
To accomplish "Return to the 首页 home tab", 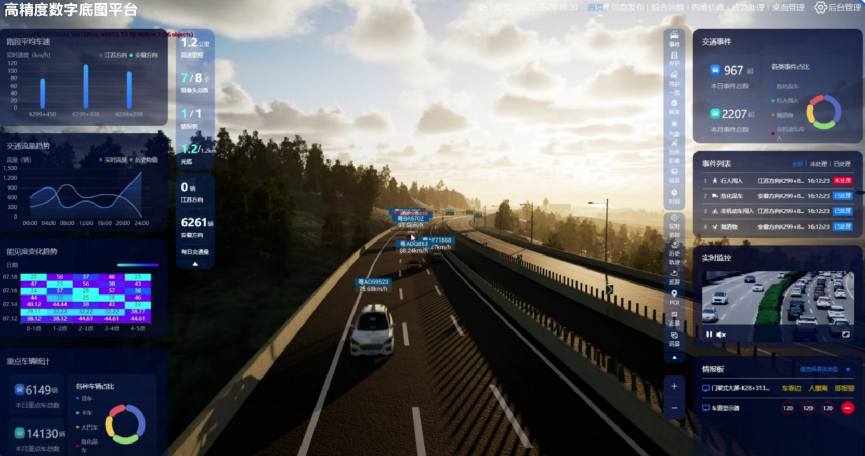I will [596, 7].
